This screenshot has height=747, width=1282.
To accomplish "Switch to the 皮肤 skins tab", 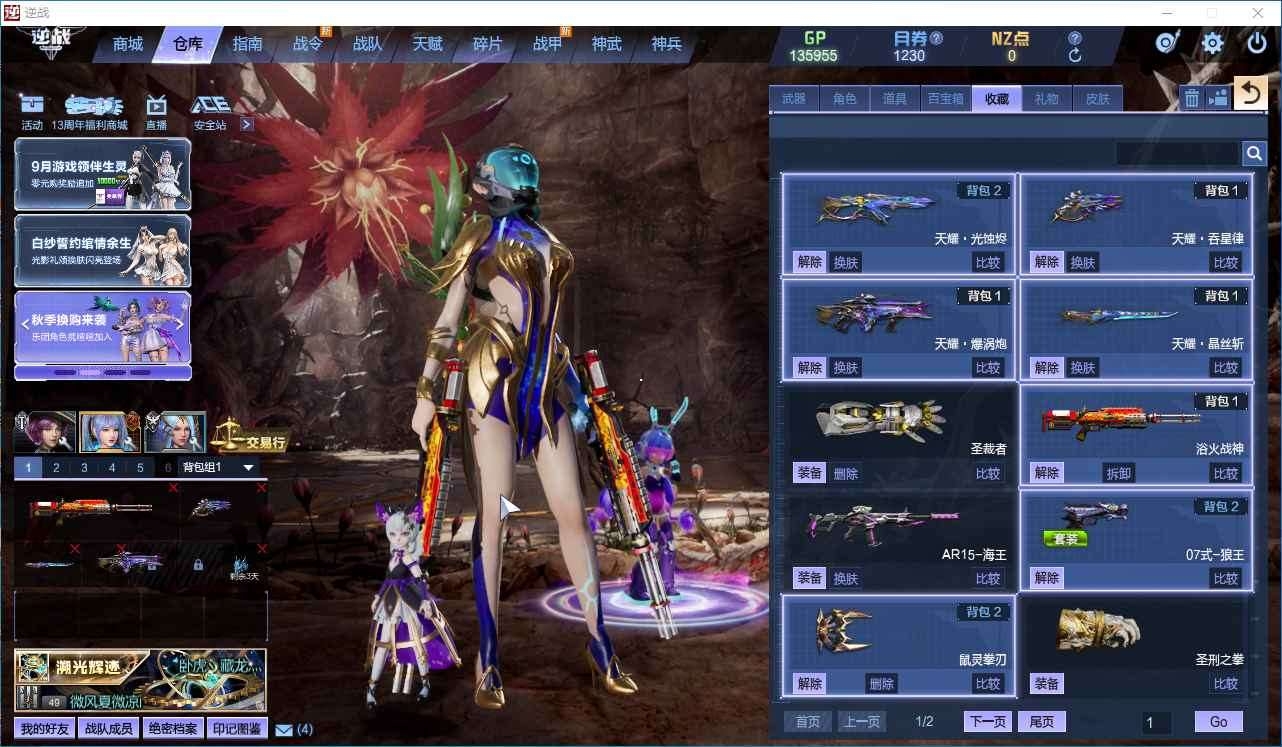I will (1097, 99).
